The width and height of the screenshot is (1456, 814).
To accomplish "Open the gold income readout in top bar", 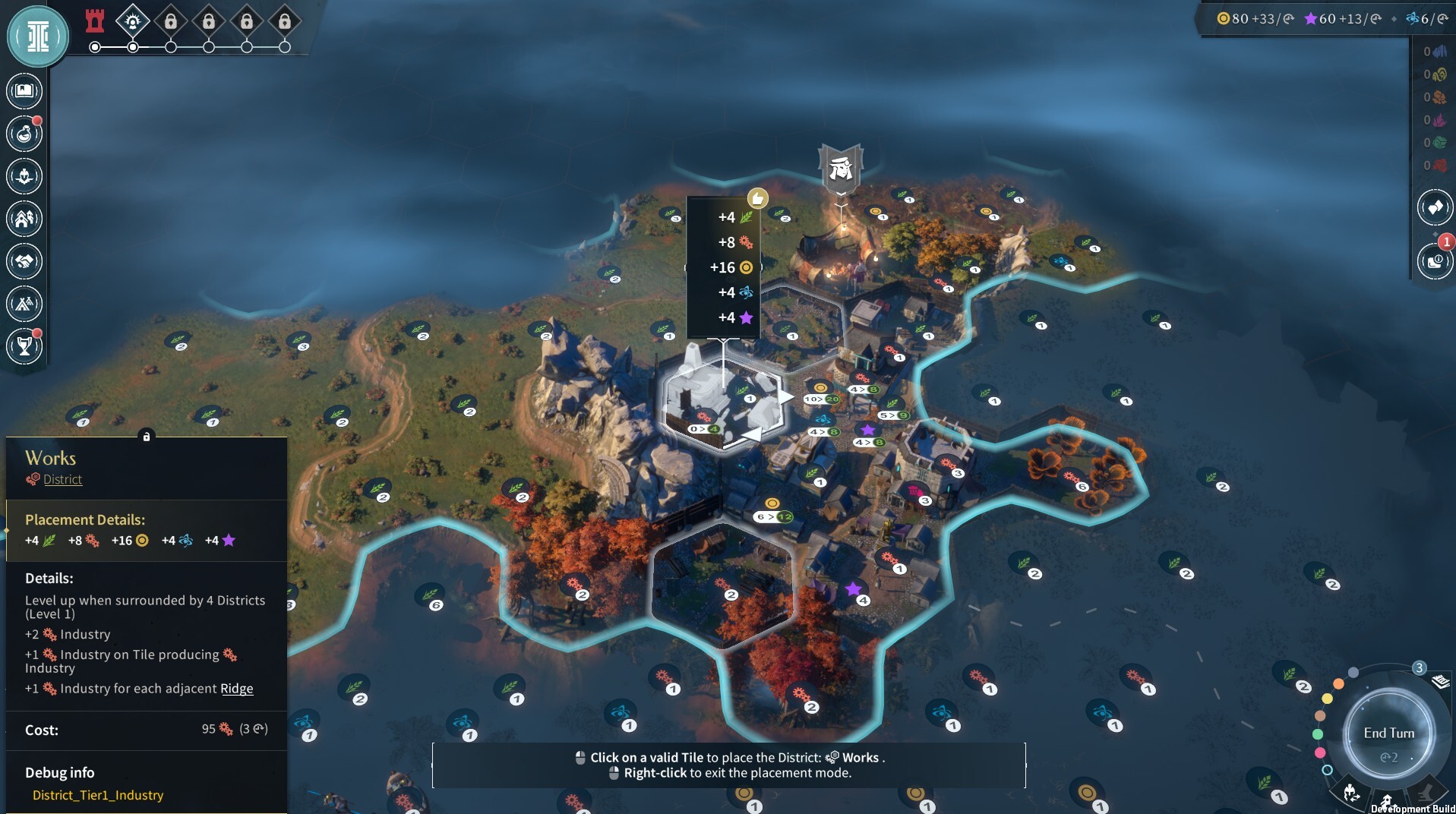I will point(1255,18).
